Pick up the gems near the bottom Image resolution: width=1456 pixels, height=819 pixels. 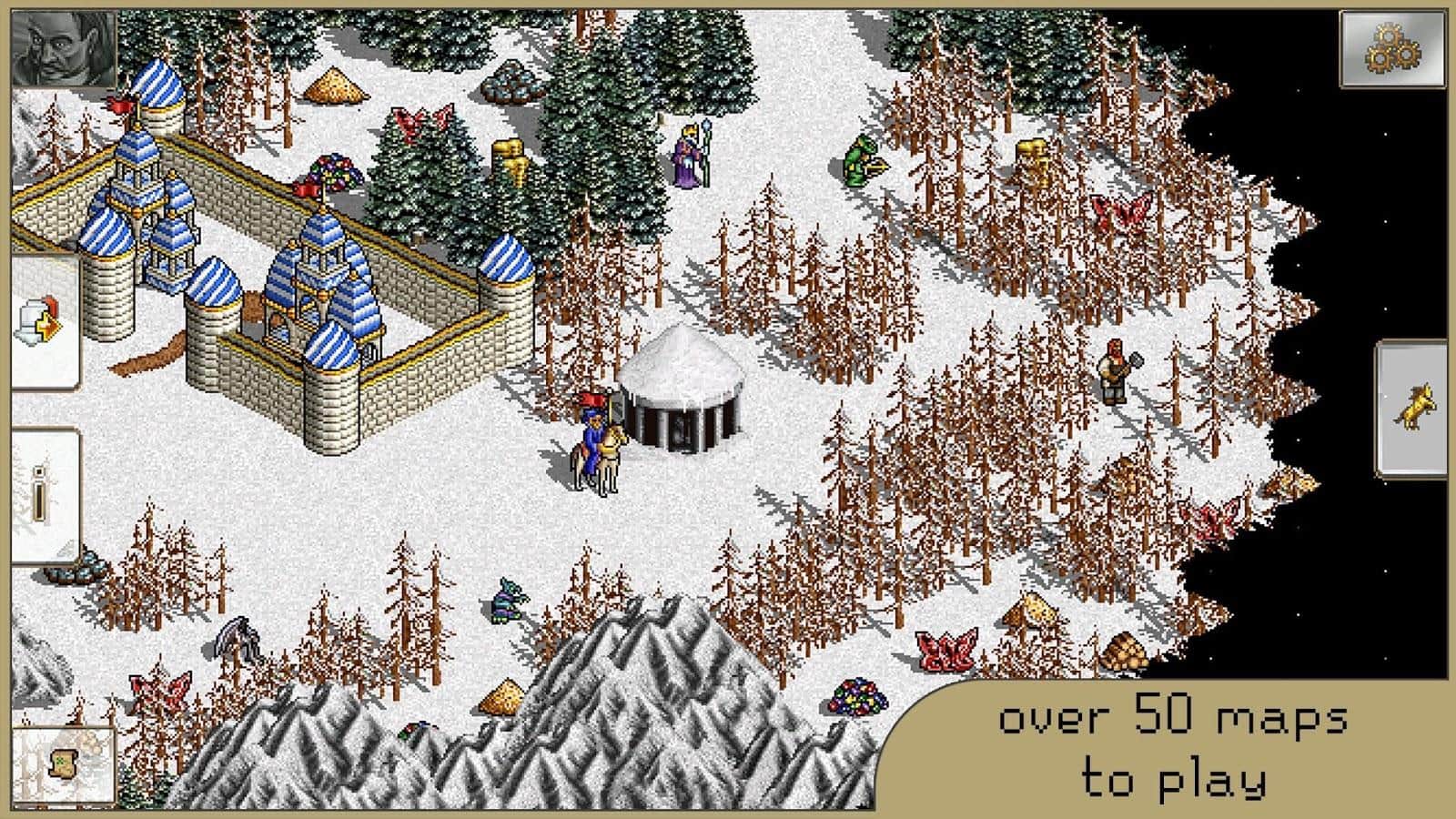coord(855,696)
